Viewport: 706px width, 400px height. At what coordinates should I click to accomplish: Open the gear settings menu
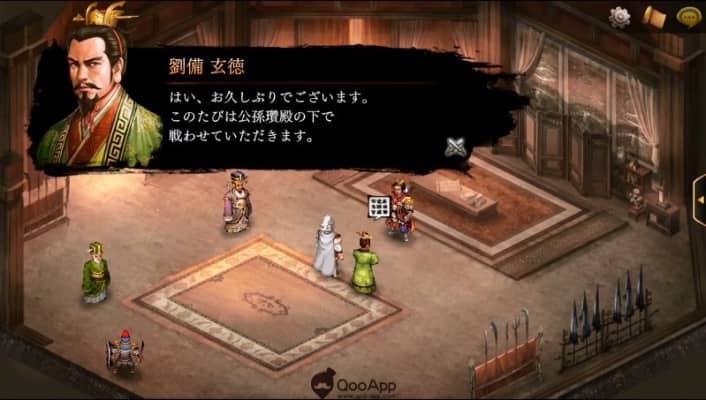click(x=620, y=17)
